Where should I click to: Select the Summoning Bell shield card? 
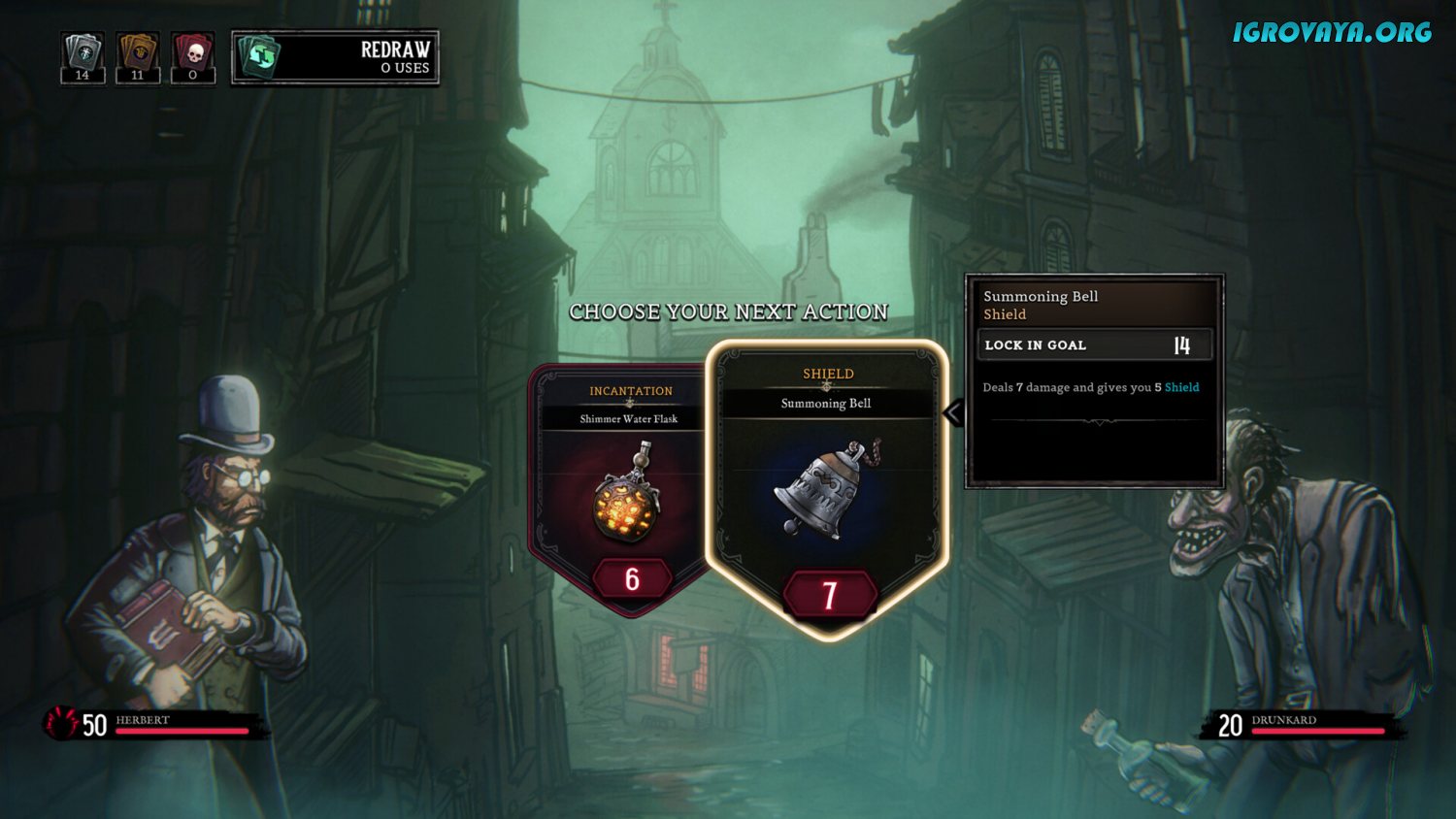point(827,490)
